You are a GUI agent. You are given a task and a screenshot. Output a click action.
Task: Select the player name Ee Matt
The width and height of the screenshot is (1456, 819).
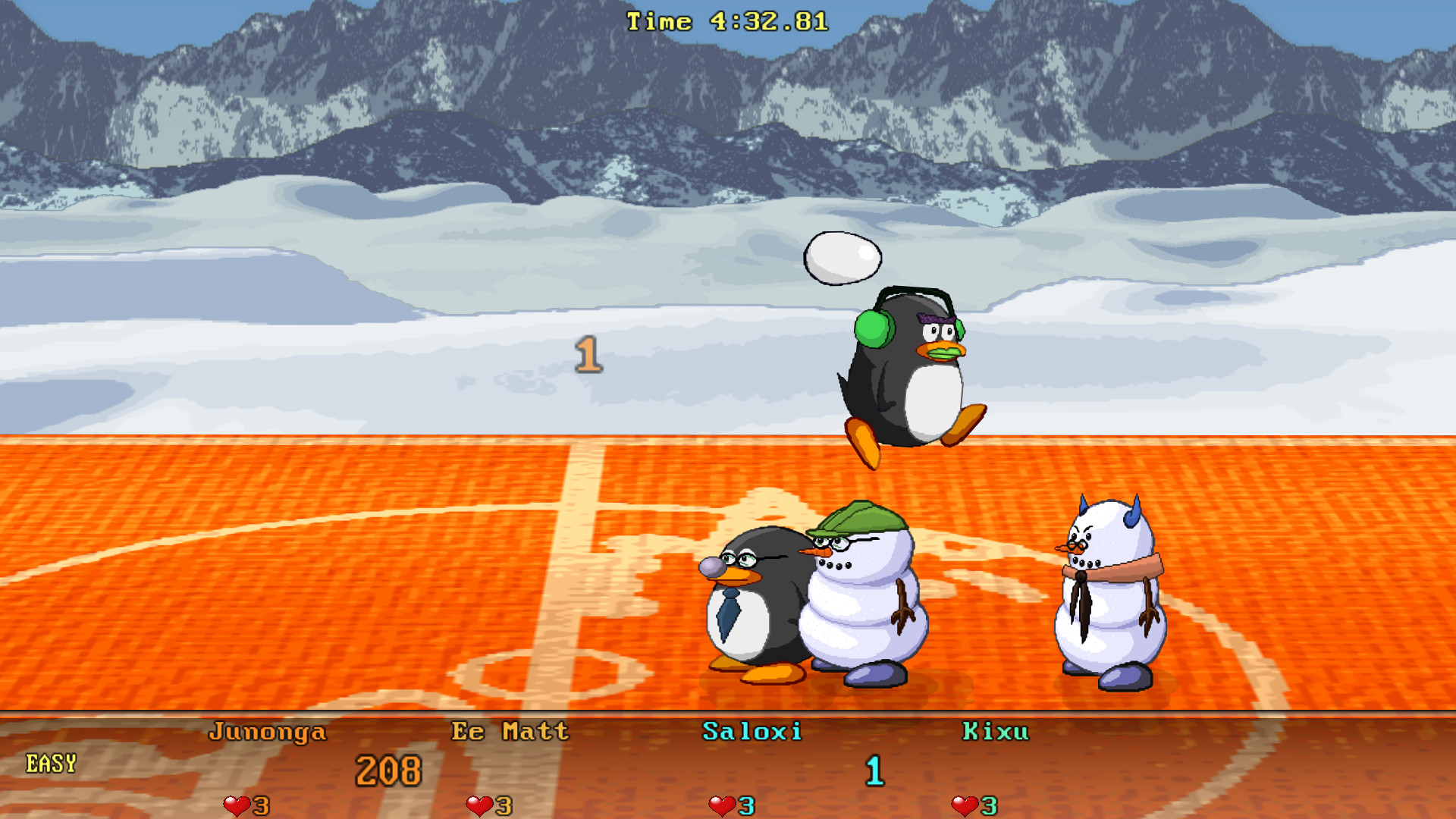coord(511,730)
